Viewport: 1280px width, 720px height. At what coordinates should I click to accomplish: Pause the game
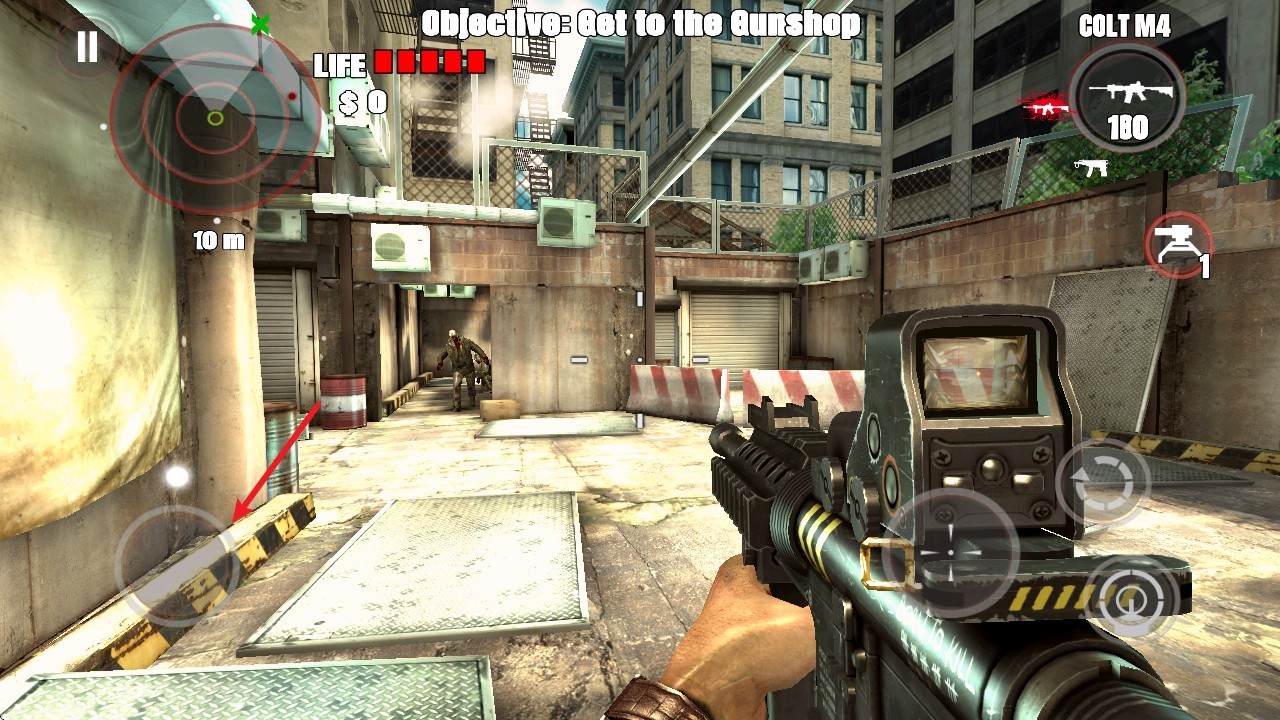coord(88,47)
